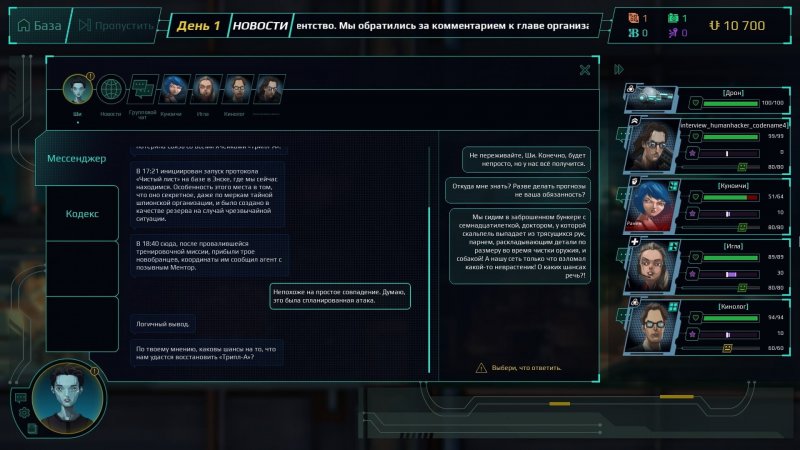Collapse the squad panel with arrows
This screenshot has width=800, height=450.
[619, 69]
